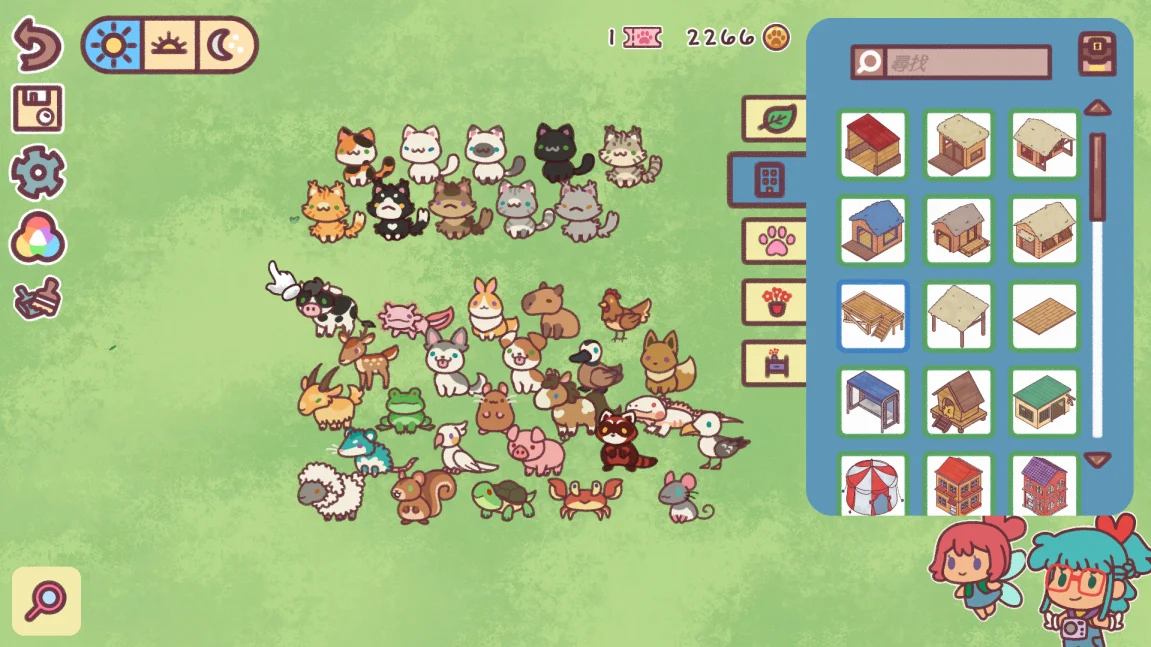This screenshot has height=647, width=1151.
Task: Switch to the flower pot decorations tab
Action: pos(775,302)
